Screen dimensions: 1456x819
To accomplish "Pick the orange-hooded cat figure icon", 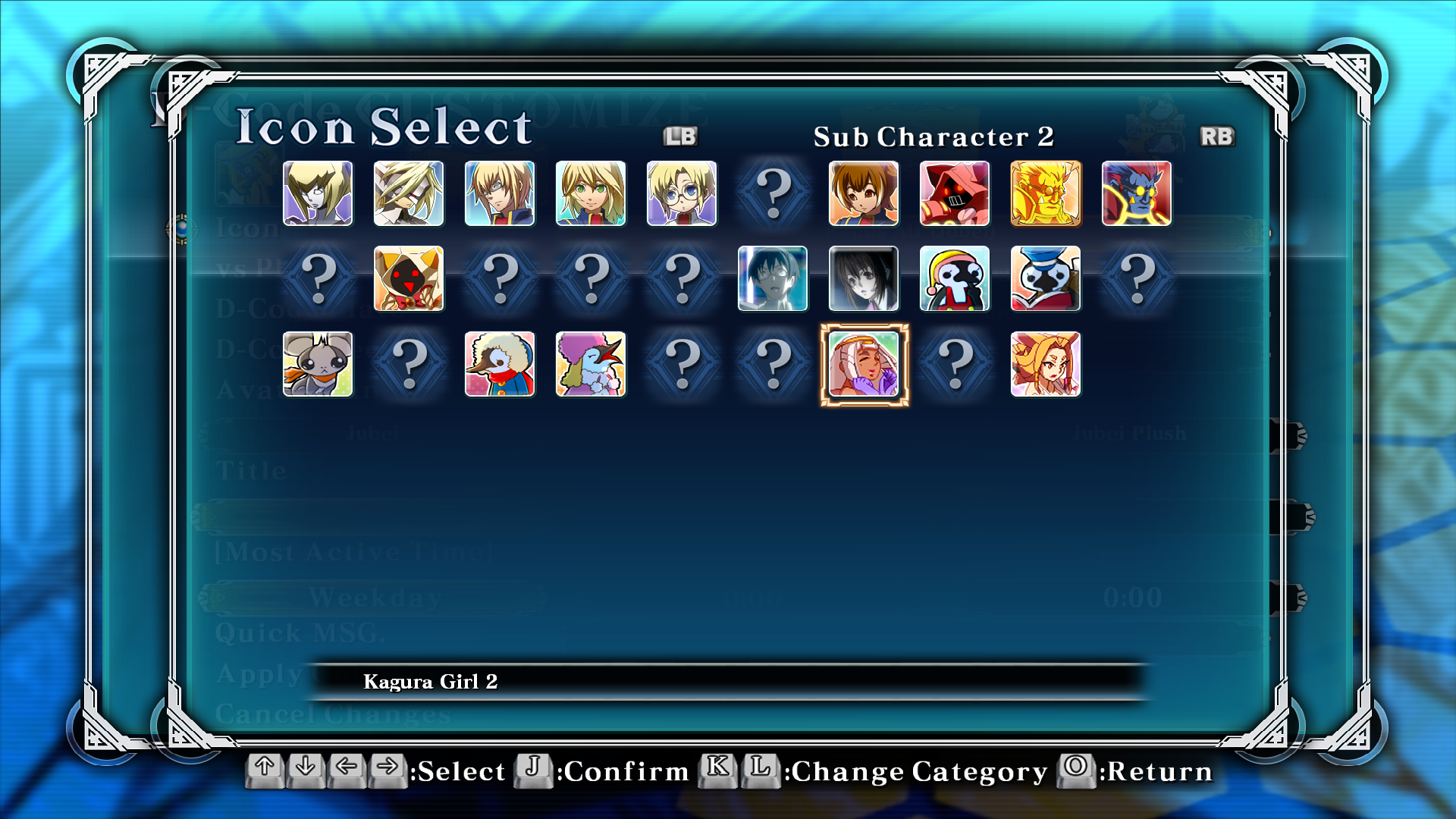I will coord(409,278).
